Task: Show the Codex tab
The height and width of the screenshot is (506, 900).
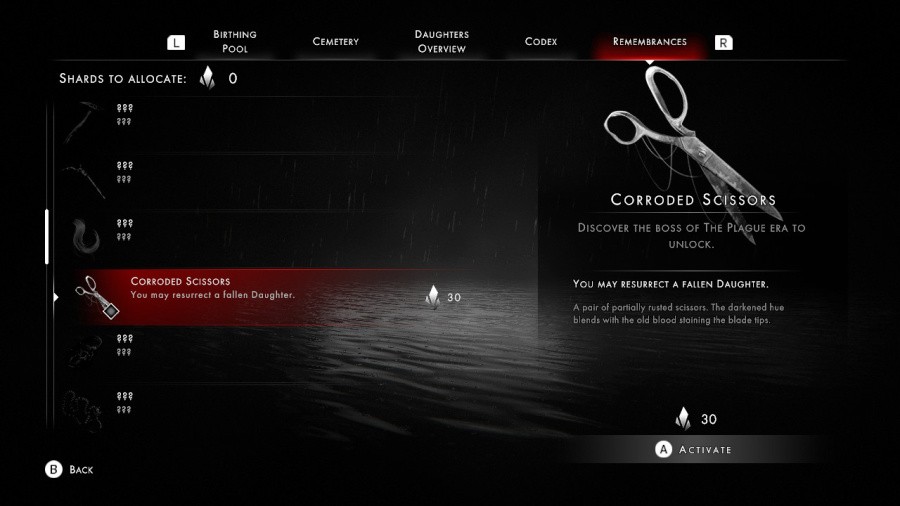Action: (541, 42)
